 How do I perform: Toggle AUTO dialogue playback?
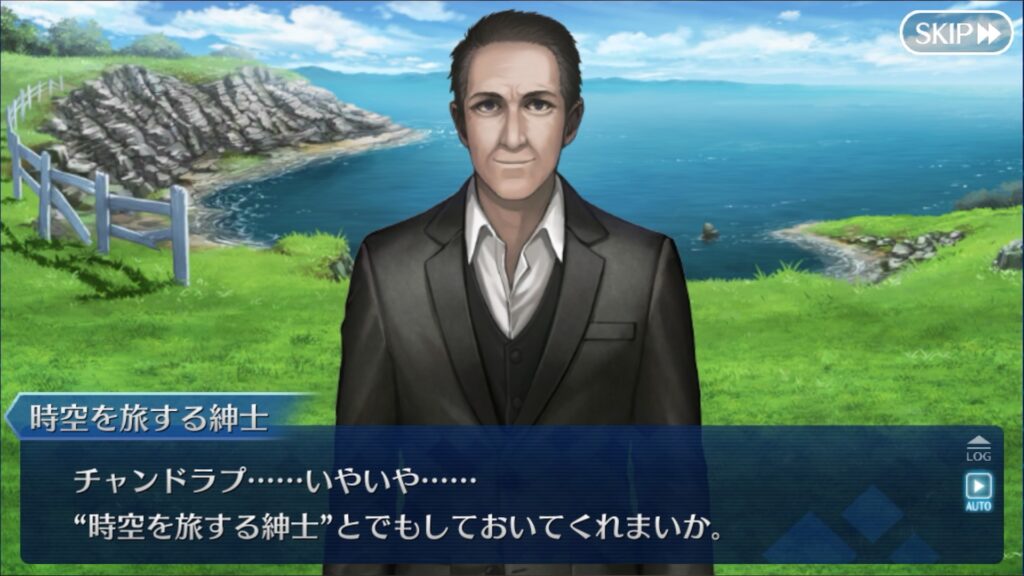coord(978,490)
